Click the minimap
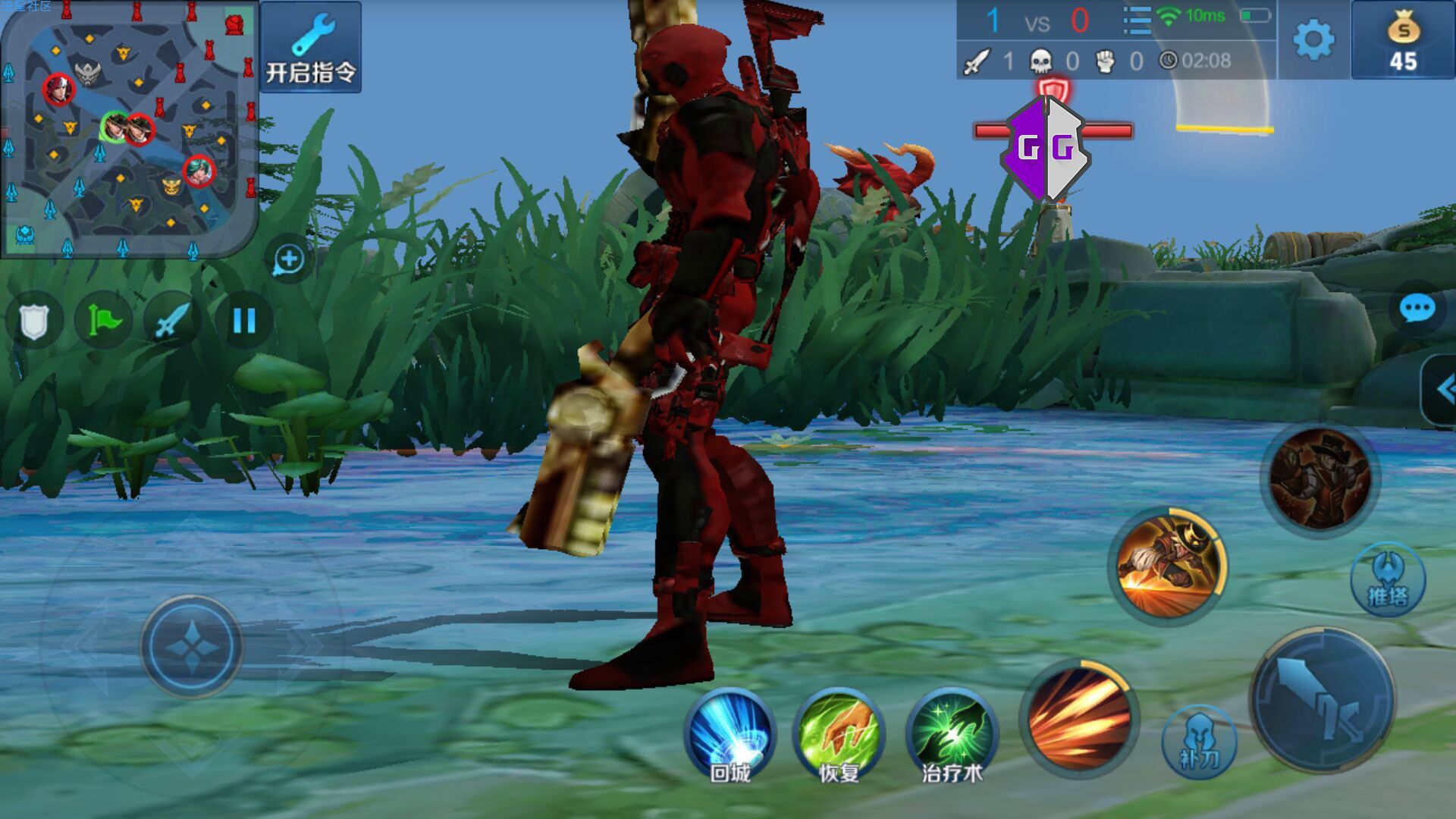 tap(129, 129)
